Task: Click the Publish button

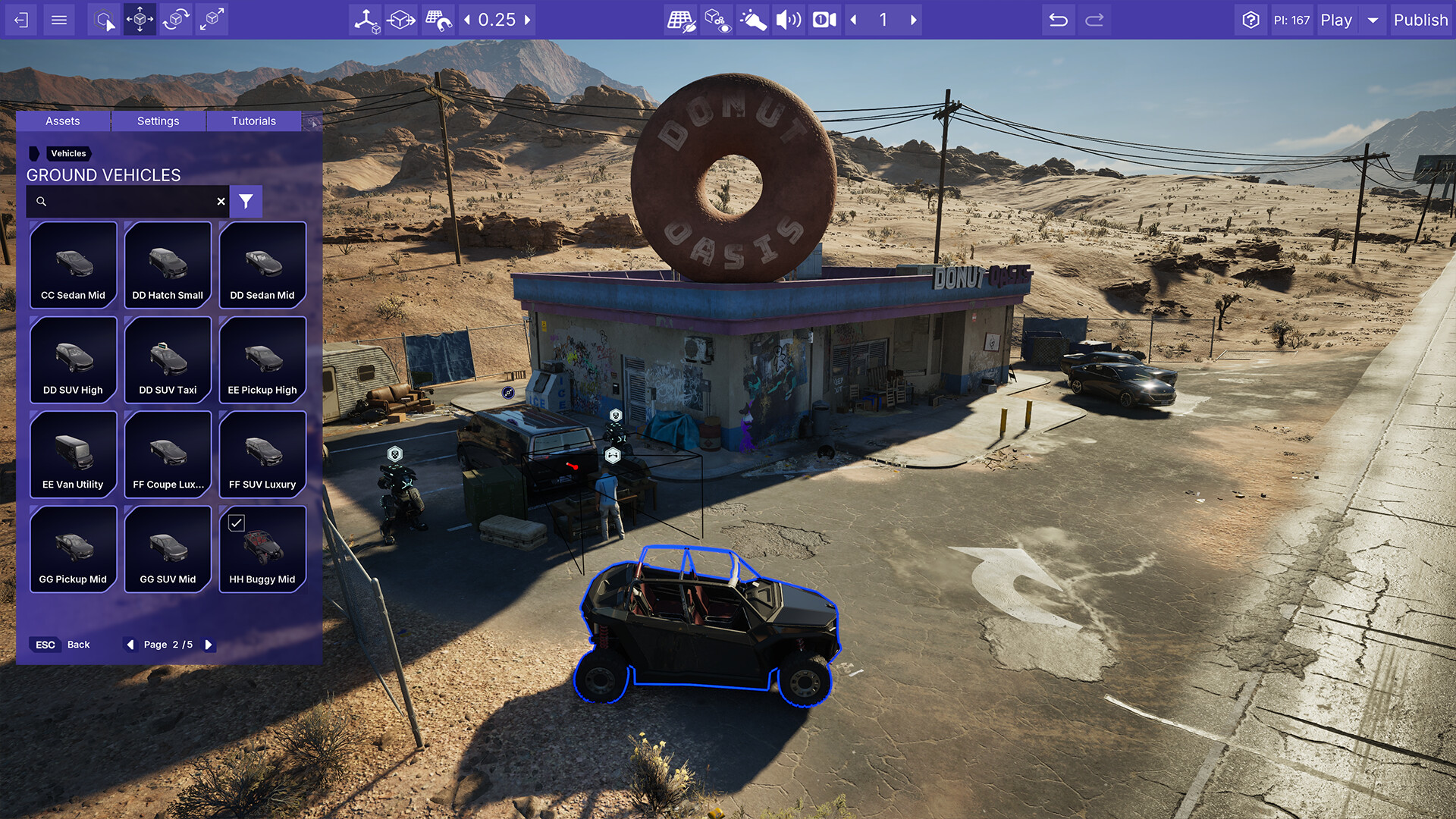Action: tap(1420, 20)
